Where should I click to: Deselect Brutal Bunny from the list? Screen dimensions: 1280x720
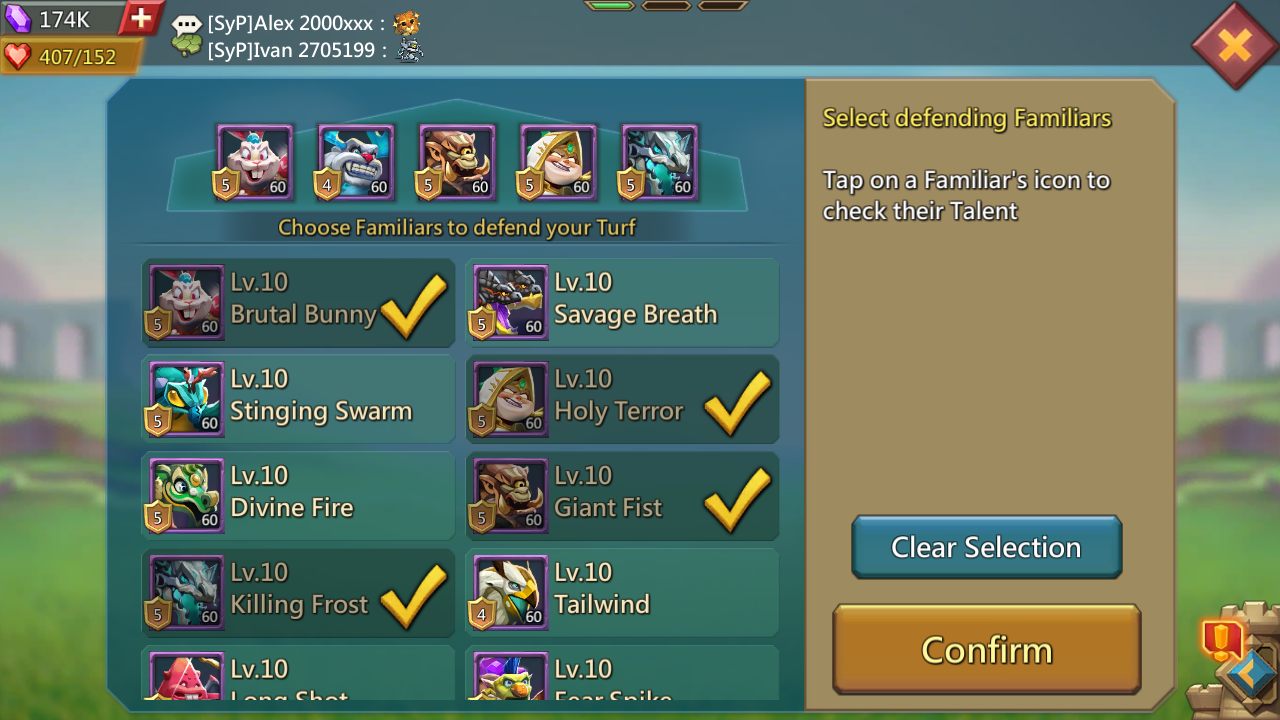click(x=298, y=303)
